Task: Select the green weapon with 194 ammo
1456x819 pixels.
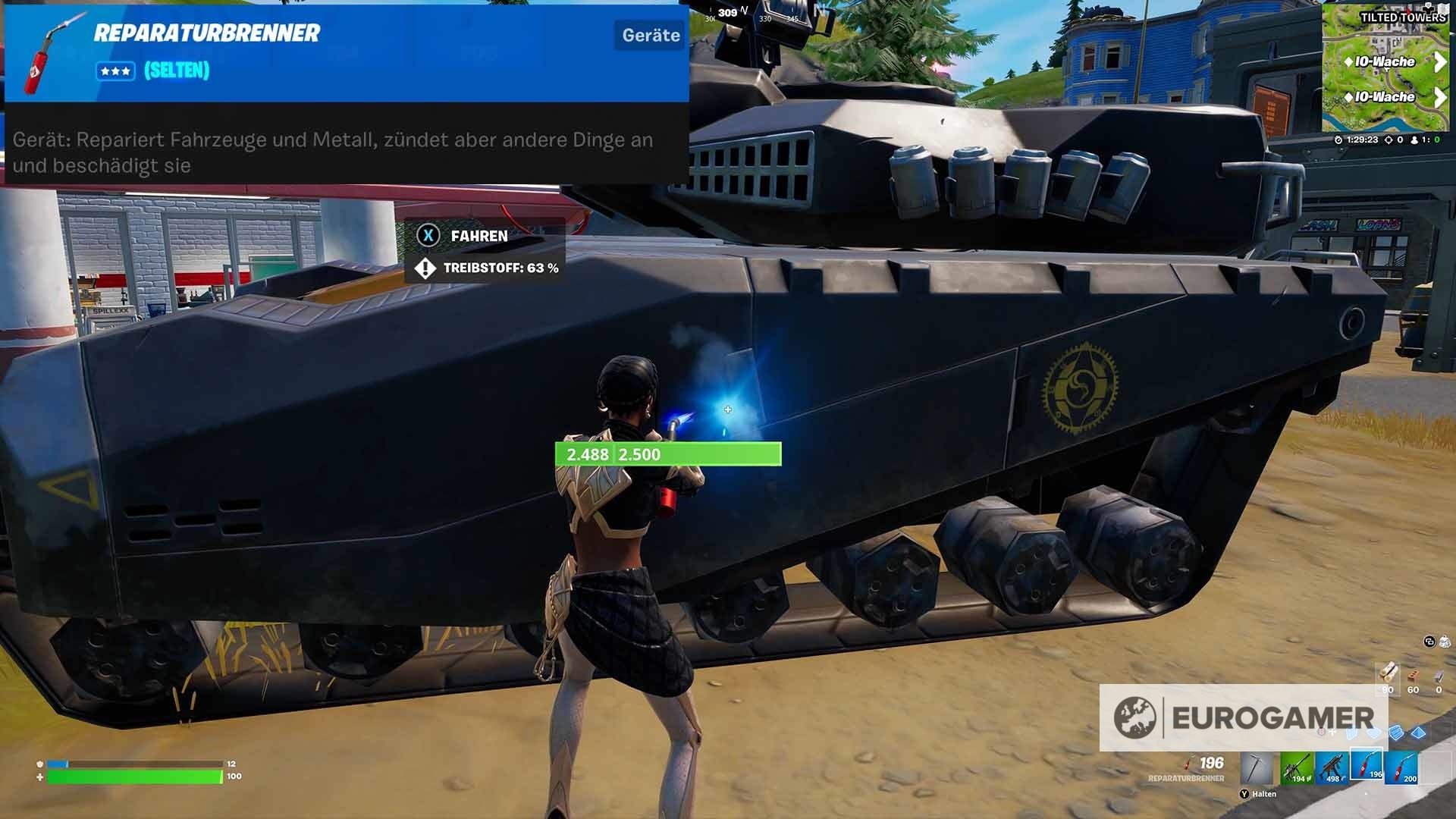Action: [1297, 767]
